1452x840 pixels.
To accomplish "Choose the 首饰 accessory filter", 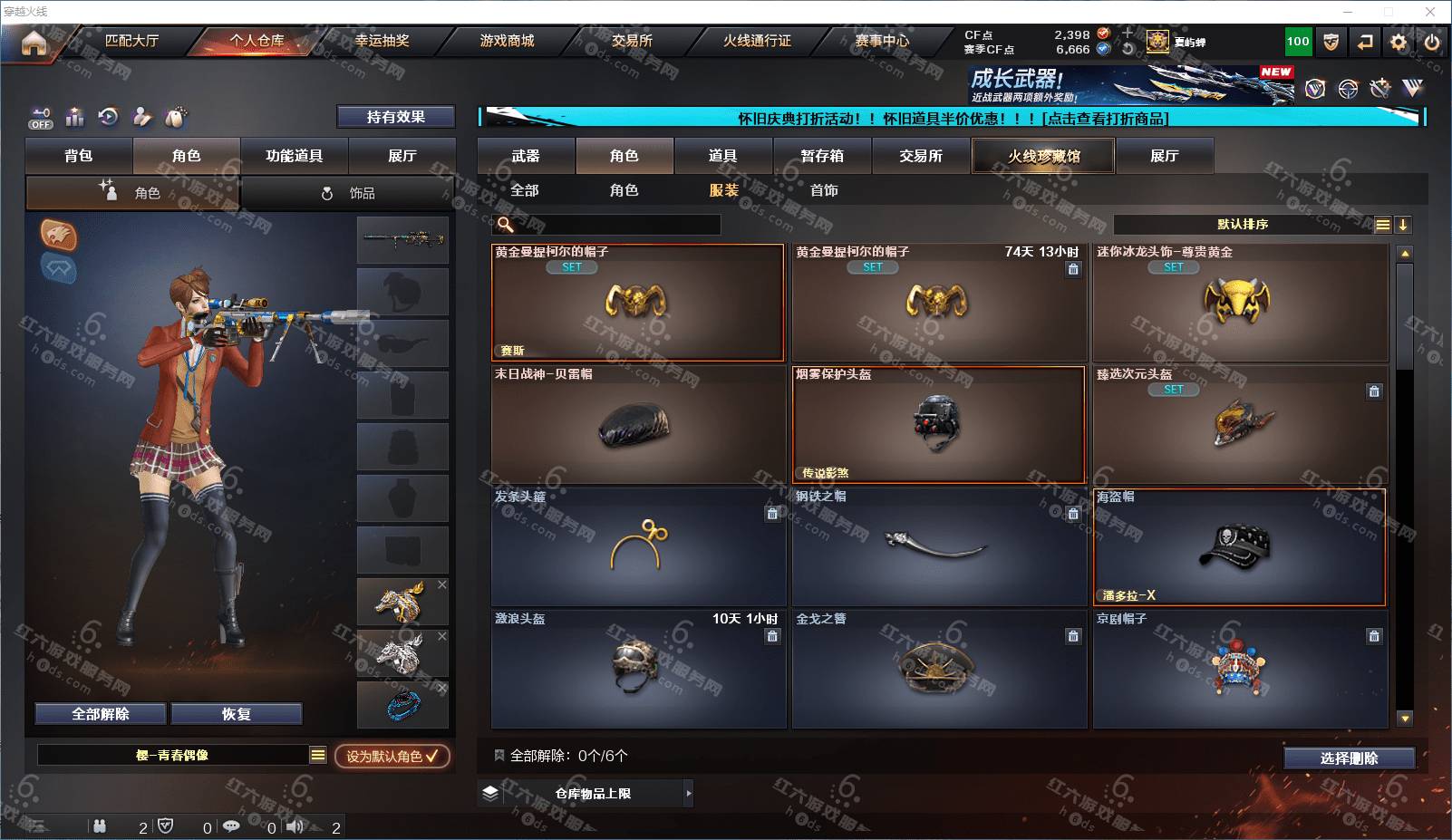I will 824,190.
